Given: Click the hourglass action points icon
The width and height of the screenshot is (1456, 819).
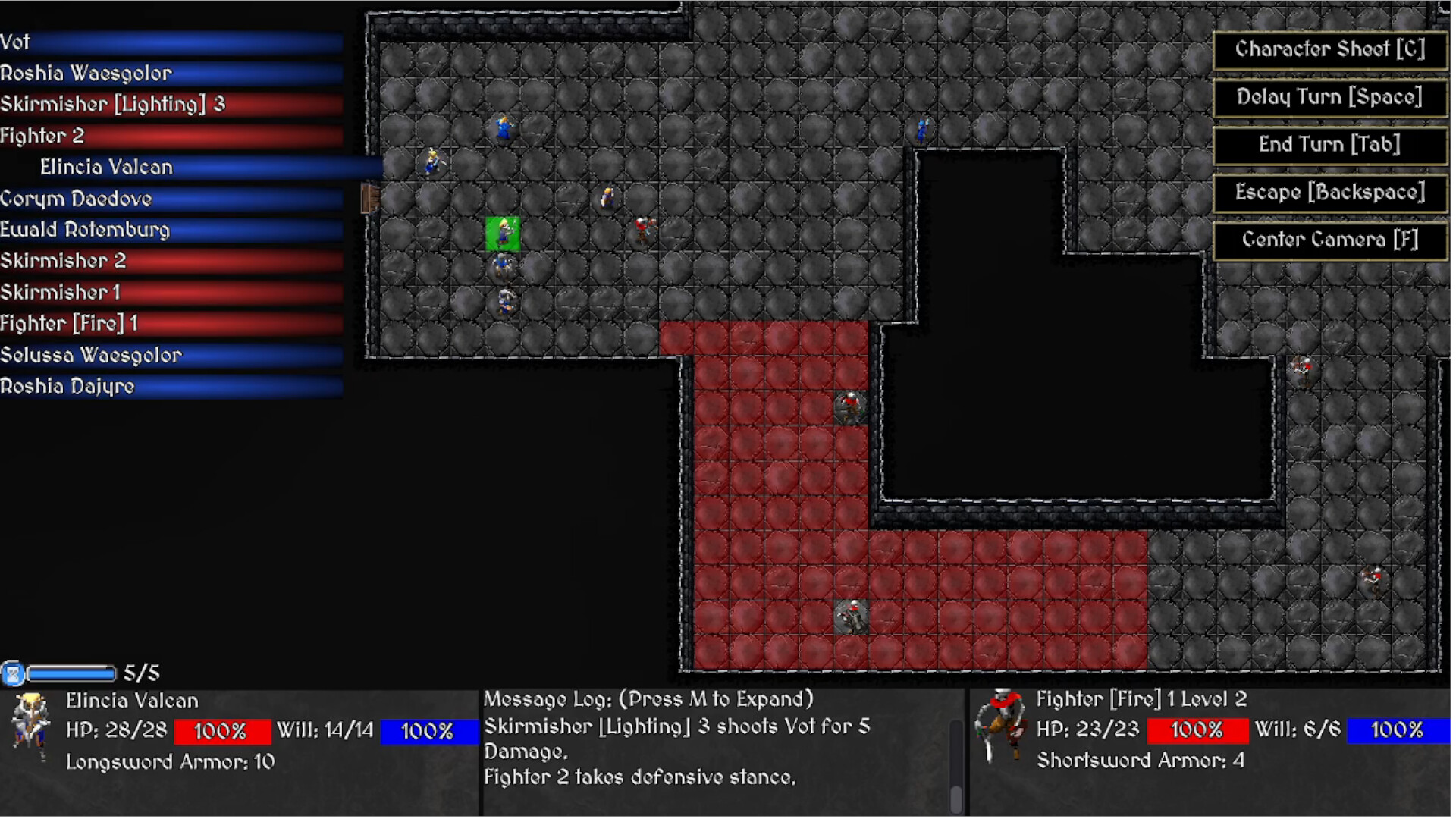Looking at the screenshot, I should click(x=13, y=672).
